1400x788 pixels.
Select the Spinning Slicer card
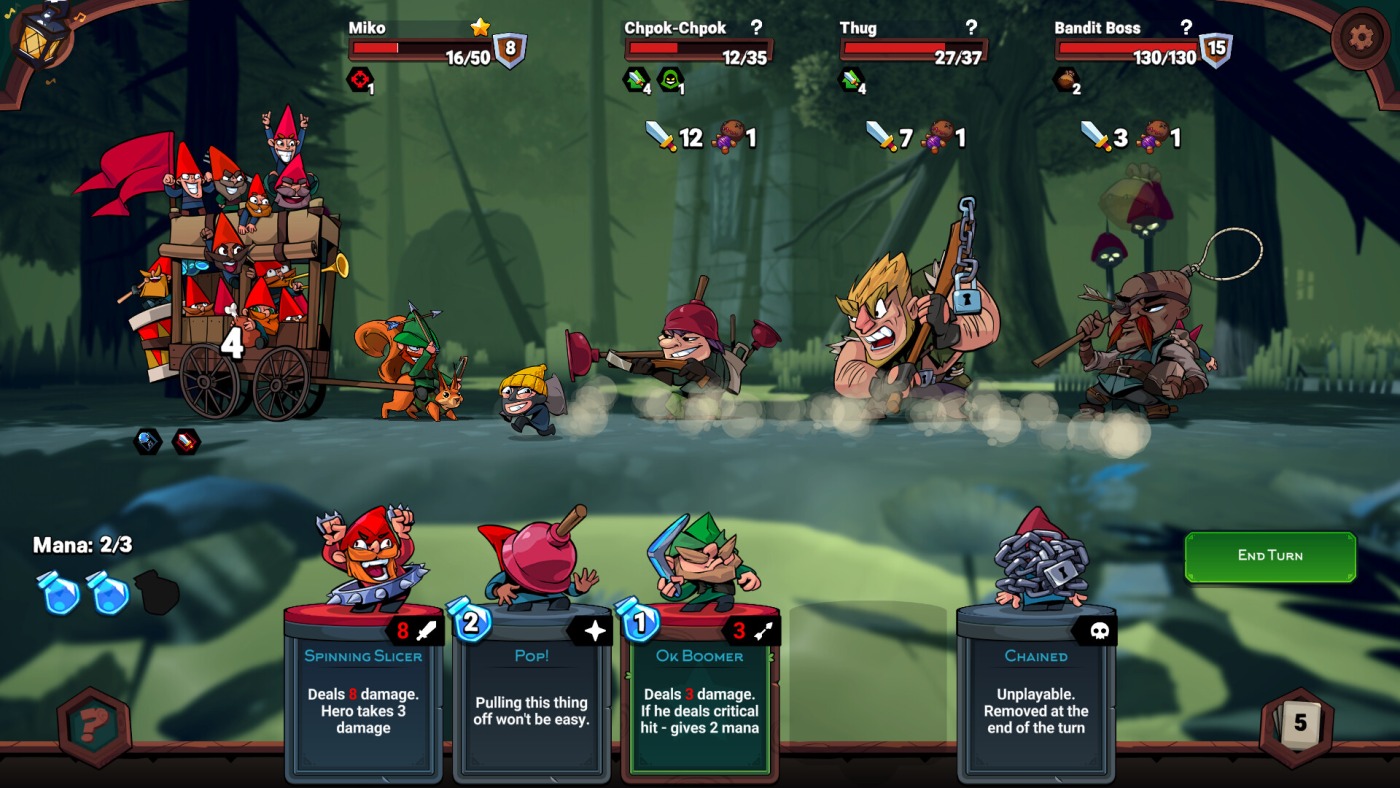coord(363,690)
